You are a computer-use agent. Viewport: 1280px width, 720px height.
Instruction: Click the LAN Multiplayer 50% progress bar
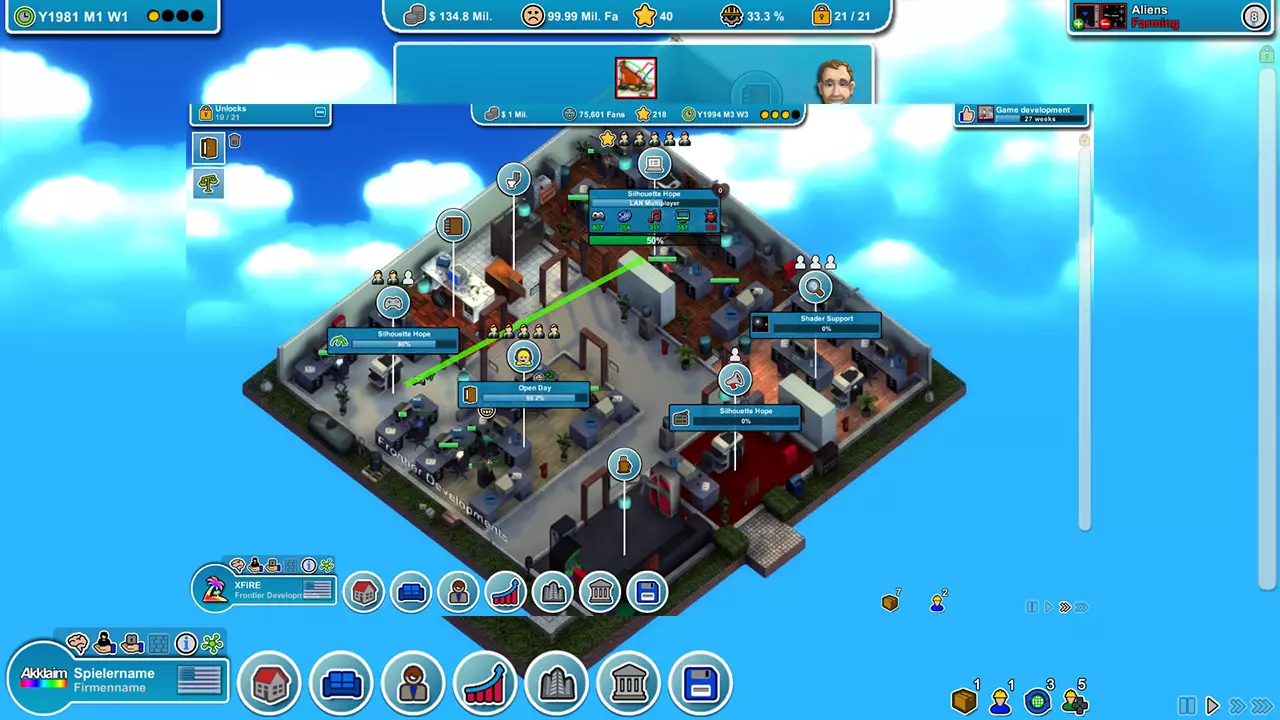pos(655,240)
